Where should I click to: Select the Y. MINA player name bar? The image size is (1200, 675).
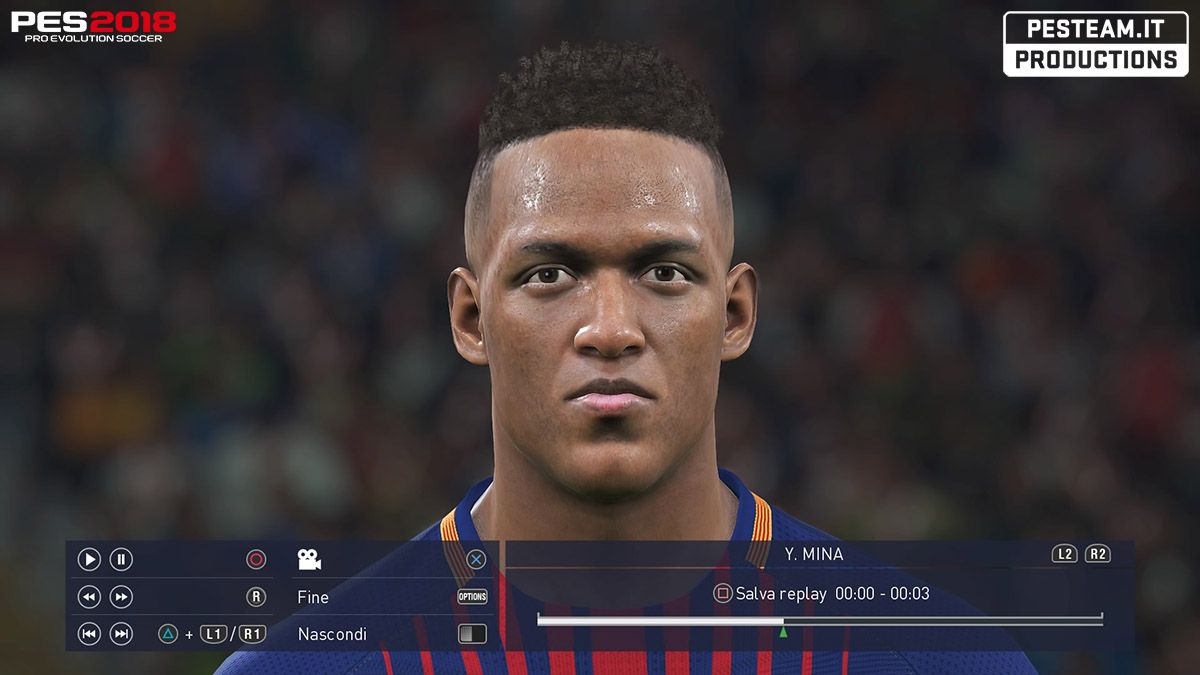814,554
